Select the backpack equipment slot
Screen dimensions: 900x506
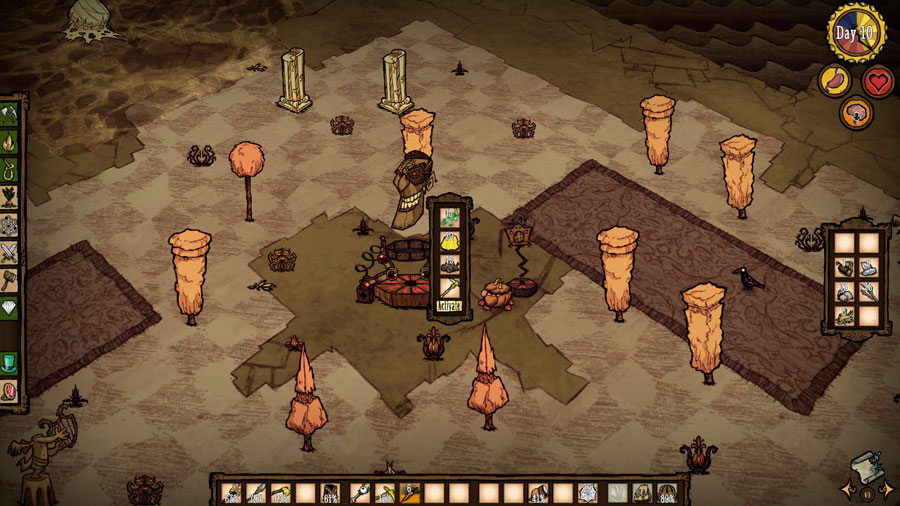pyautogui.click(x=642, y=492)
